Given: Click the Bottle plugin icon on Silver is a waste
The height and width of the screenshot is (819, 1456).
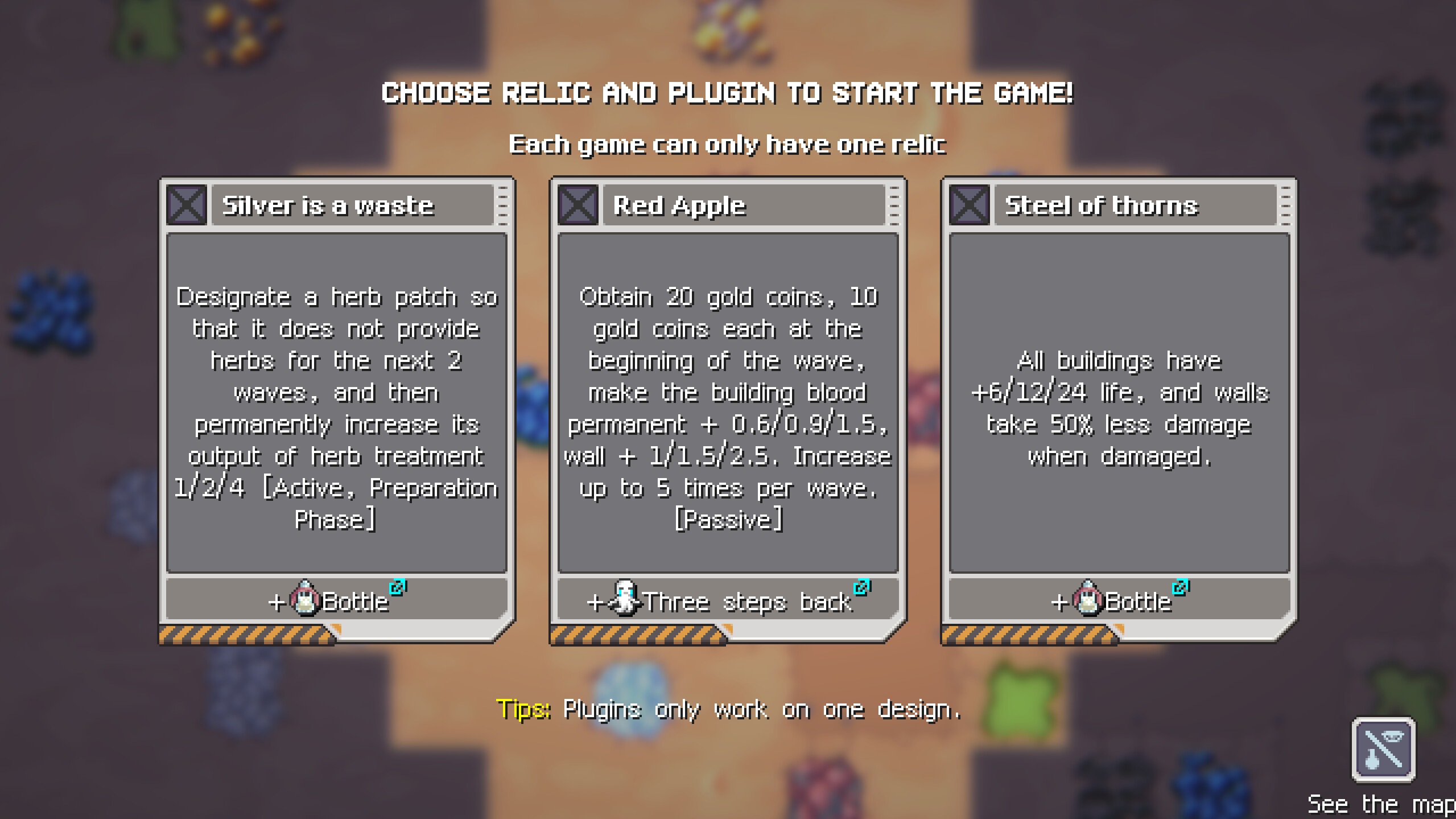Looking at the screenshot, I should [x=306, y=599].
